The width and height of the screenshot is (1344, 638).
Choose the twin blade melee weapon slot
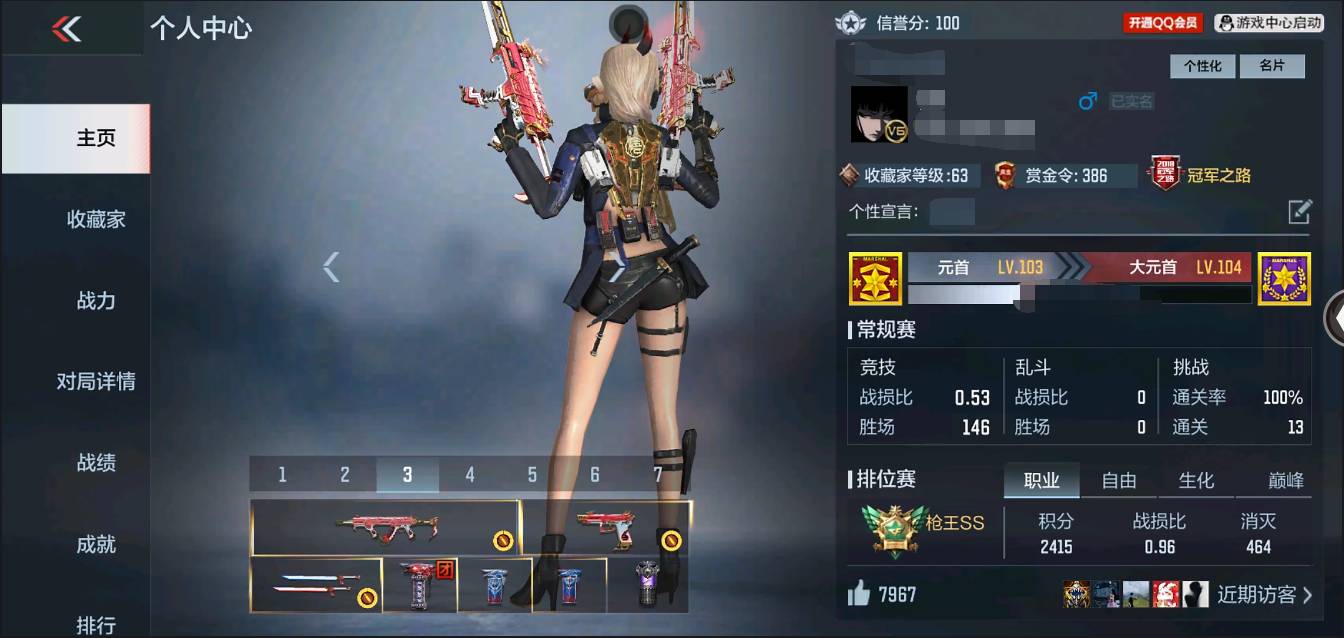pos(316,585)
